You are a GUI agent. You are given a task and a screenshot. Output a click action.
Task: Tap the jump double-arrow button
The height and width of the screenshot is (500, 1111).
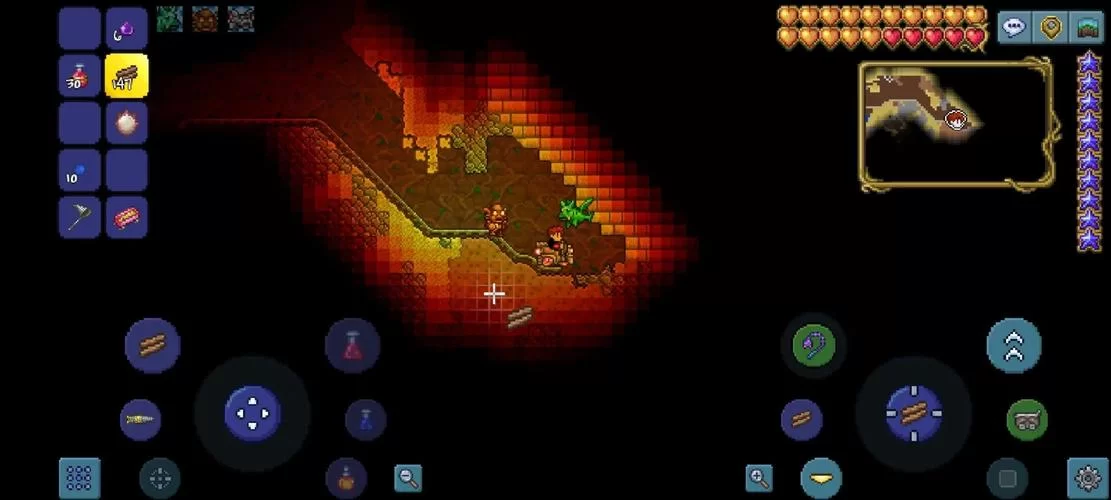[x=1014, y=346]
